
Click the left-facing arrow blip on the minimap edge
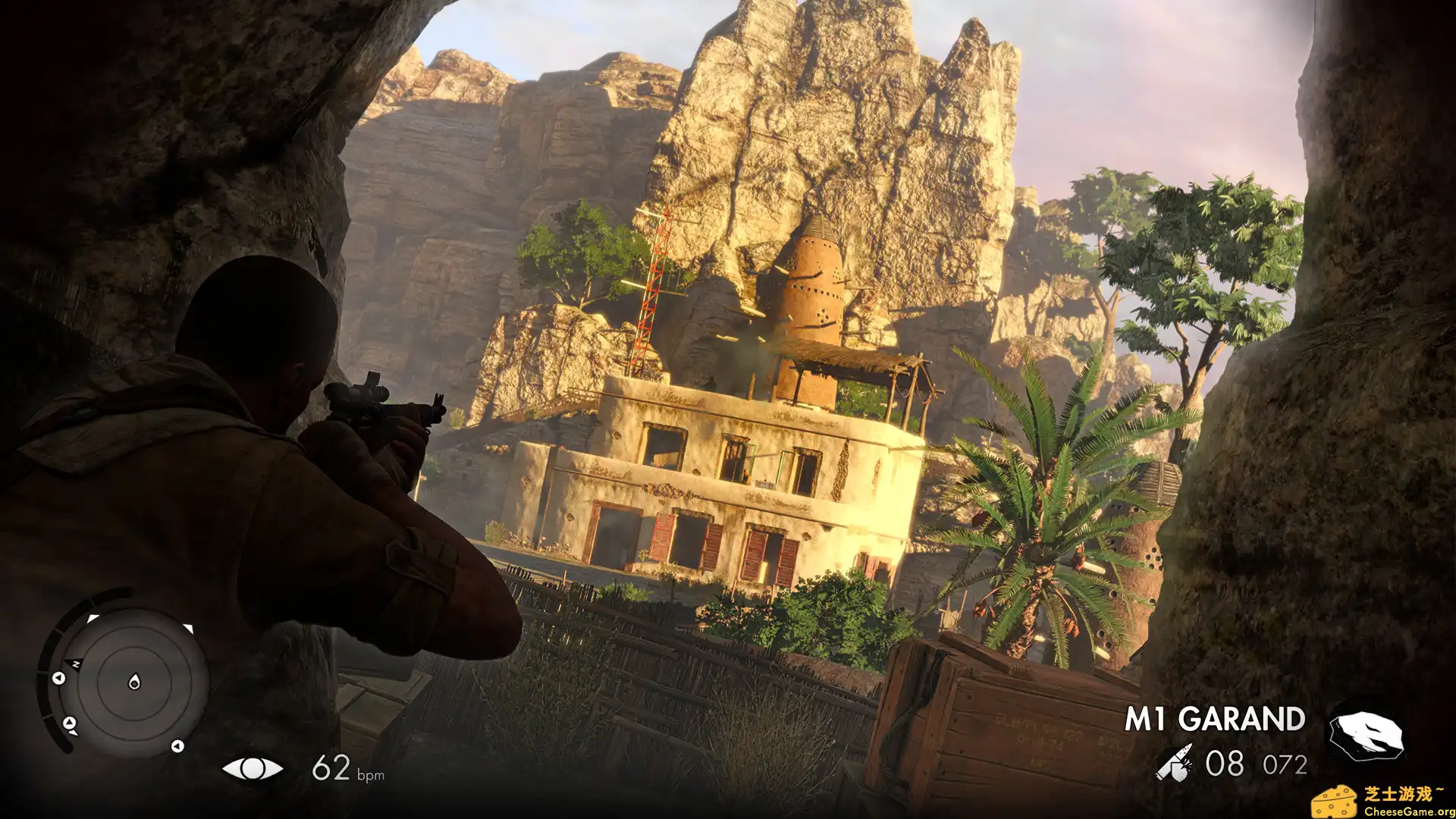click(58, 679)
